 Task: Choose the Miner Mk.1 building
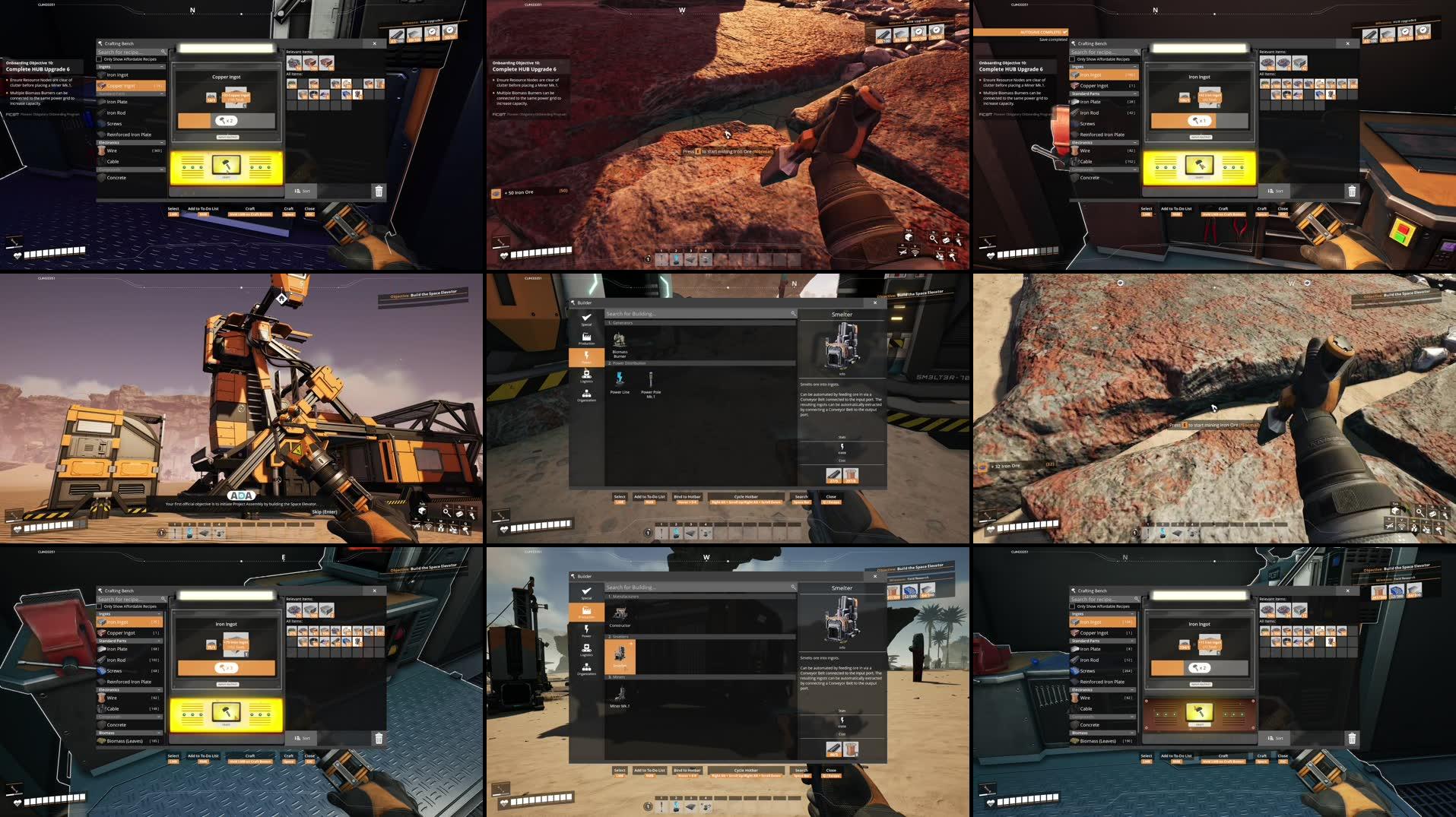[x=620, y=695]
